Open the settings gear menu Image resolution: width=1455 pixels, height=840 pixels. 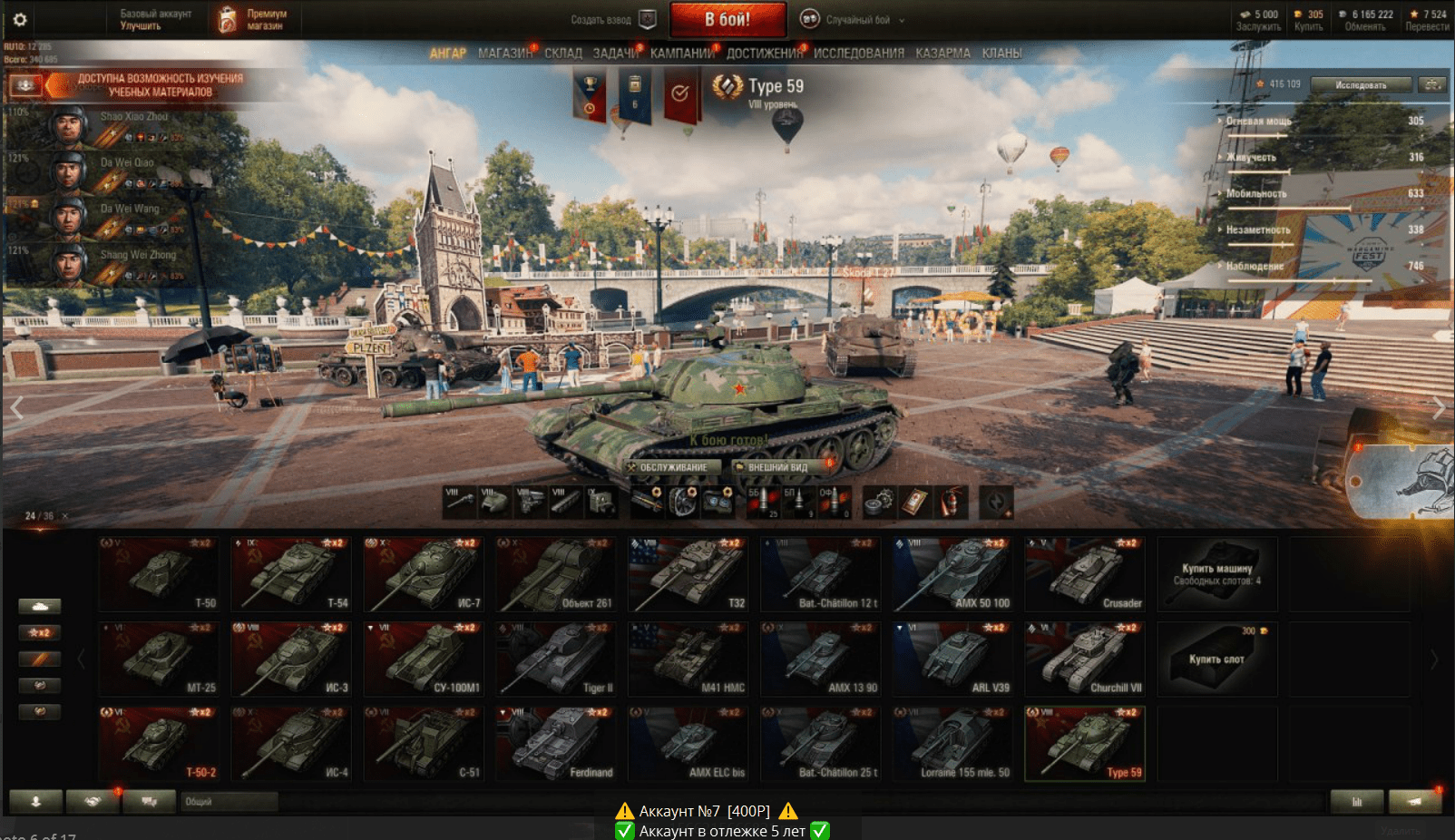tap(20, 19)
